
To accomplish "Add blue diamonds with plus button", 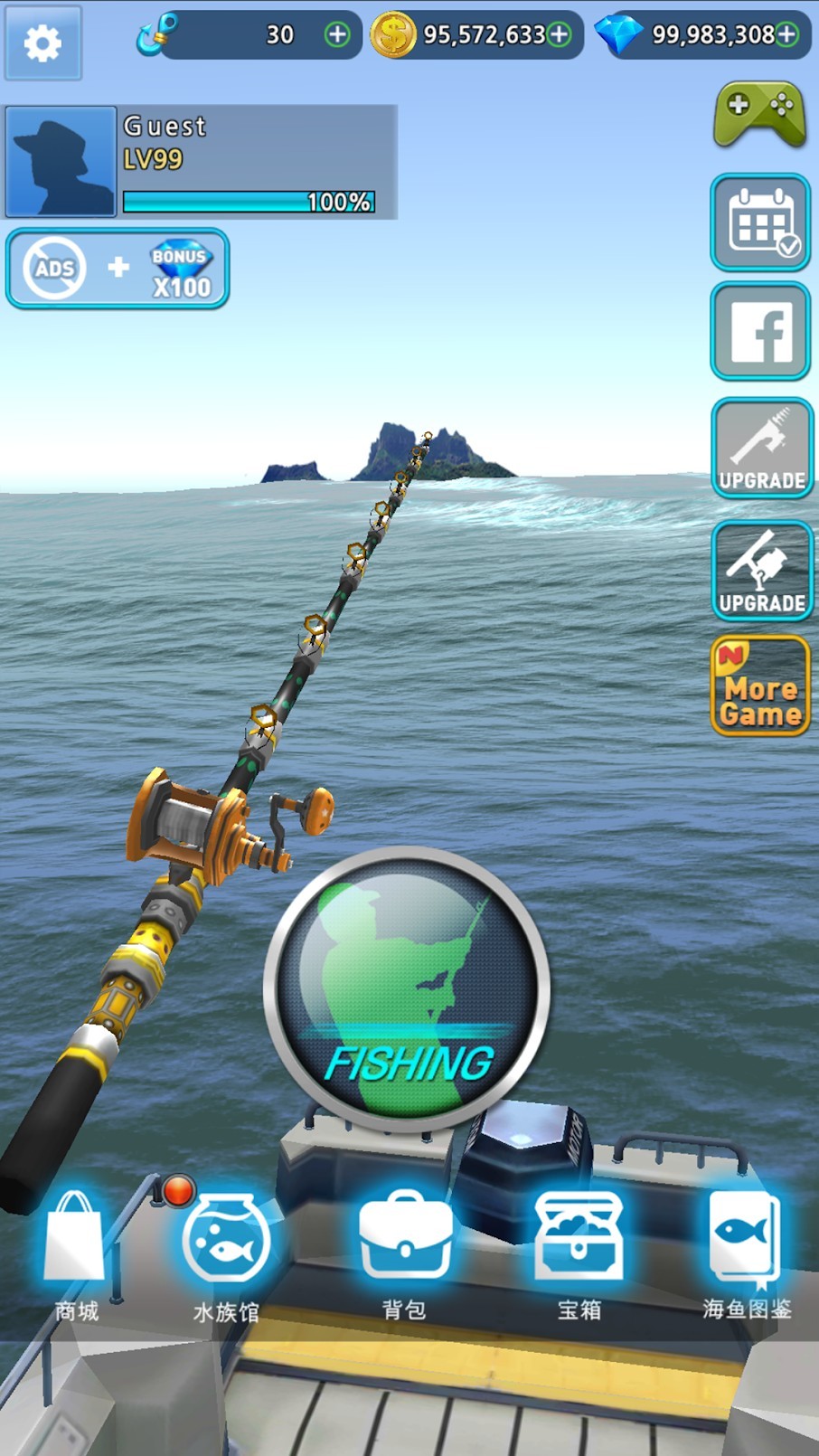I will 787,34.
